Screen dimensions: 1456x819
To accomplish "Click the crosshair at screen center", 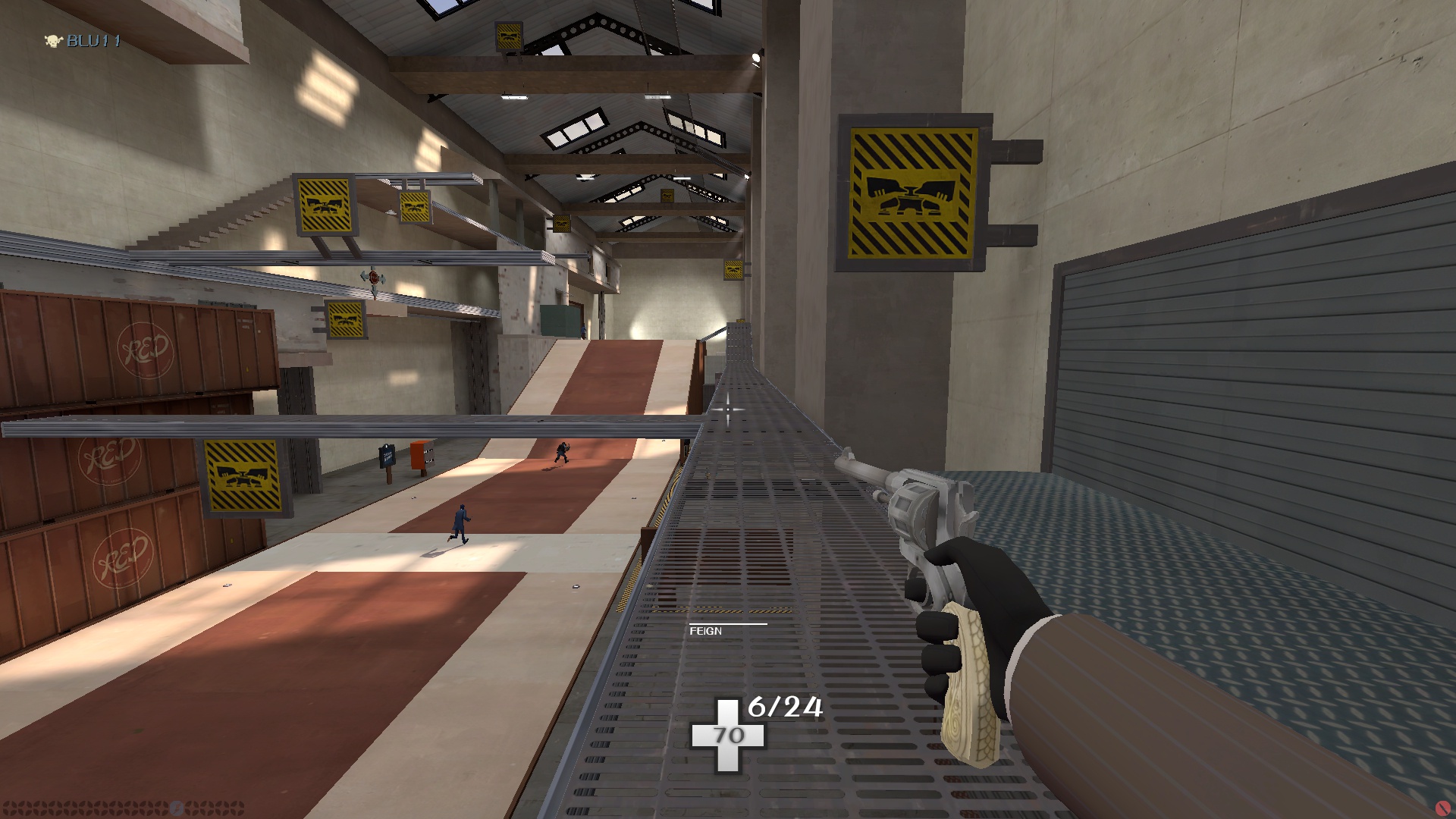I will coord(726,408).
